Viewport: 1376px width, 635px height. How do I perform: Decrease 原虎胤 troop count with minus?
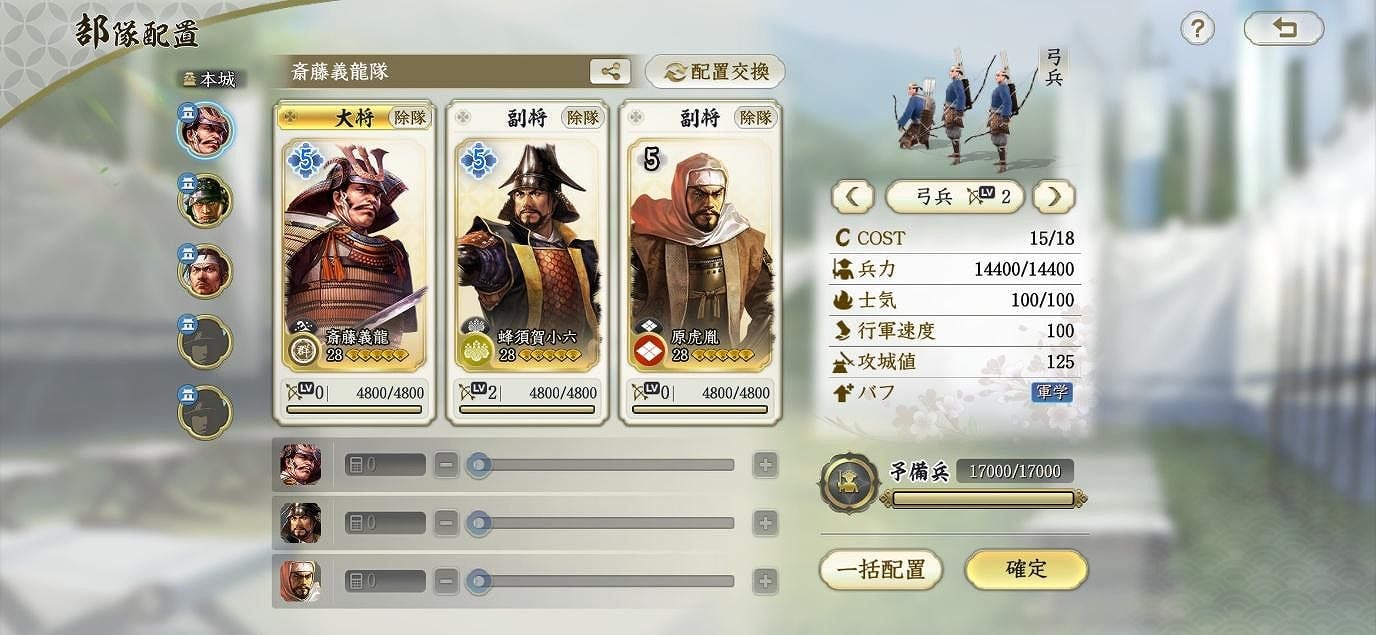447,580
